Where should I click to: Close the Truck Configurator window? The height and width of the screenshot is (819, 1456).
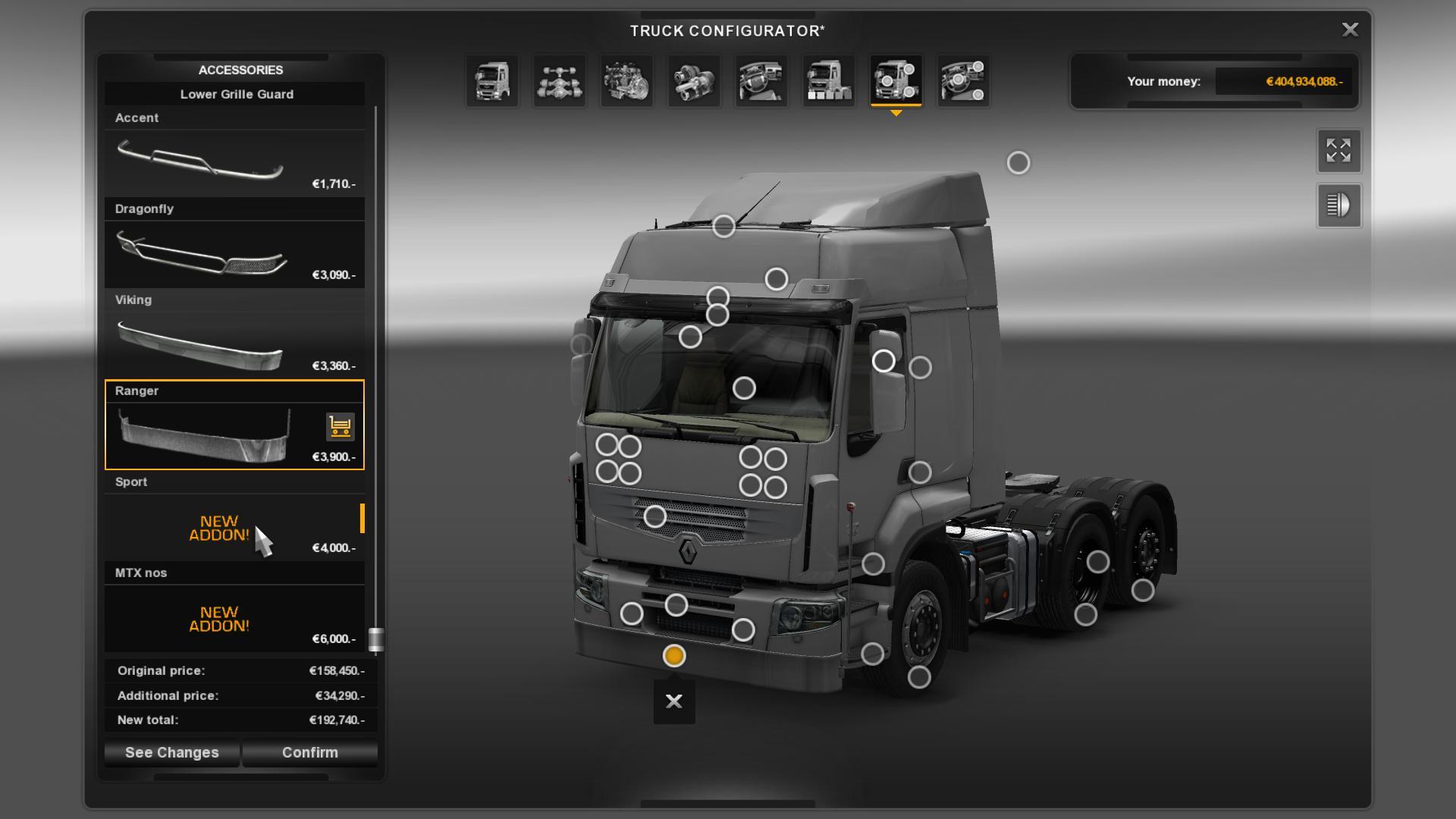[x=1350, y=30]
